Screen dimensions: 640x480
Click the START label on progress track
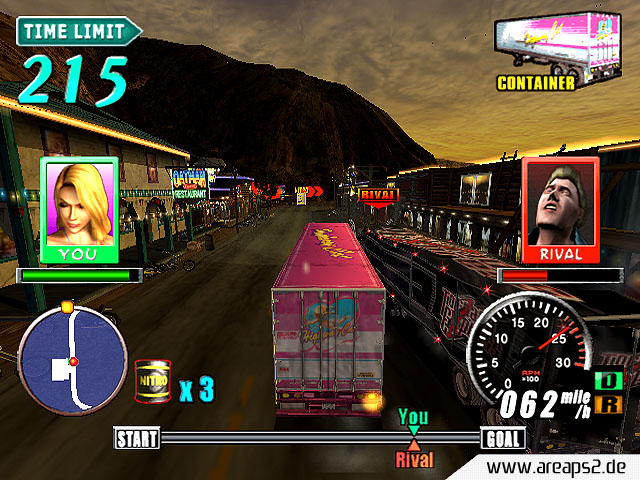pos(138,438)
